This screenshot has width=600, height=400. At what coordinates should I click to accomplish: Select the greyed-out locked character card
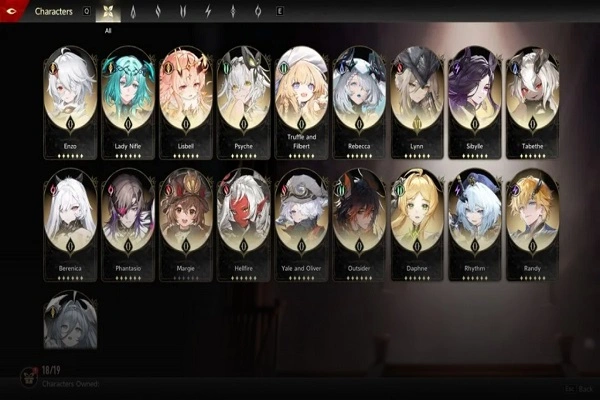[x=70, y=320]
